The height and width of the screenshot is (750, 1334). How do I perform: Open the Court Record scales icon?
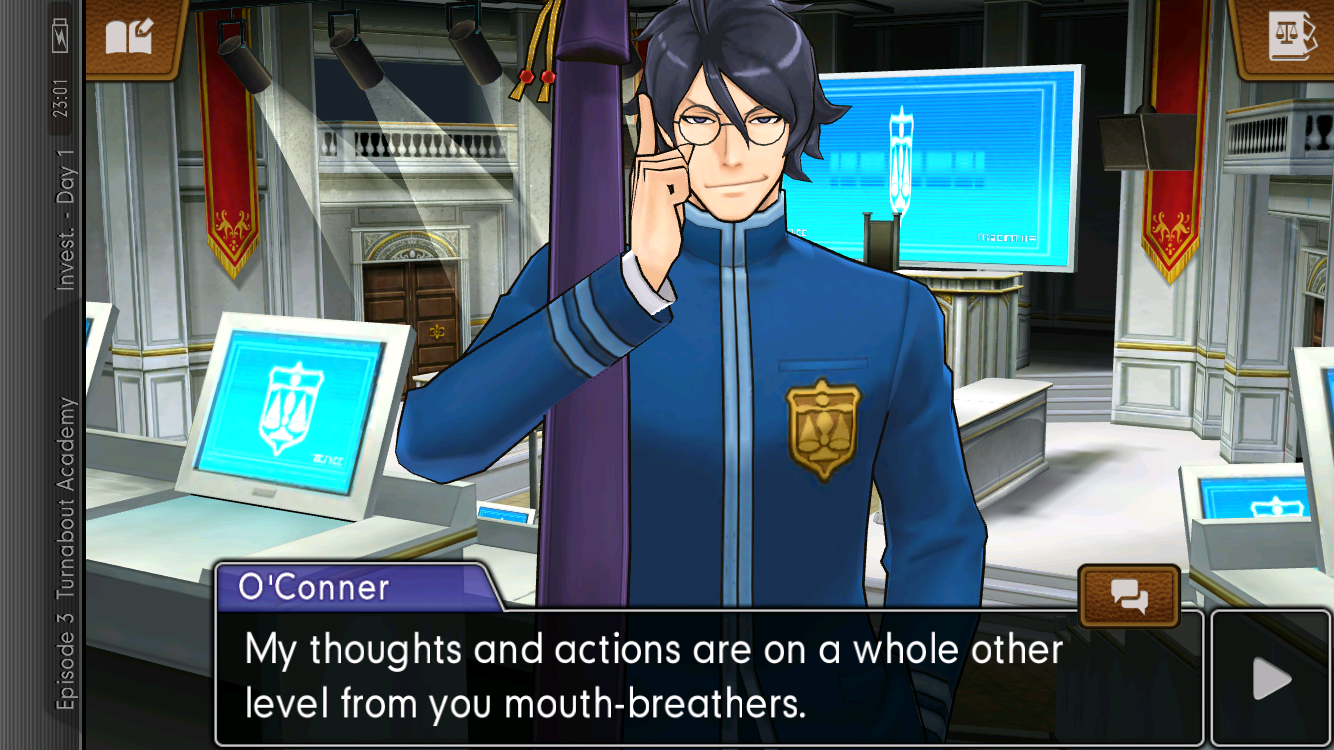click(1291, 37)
